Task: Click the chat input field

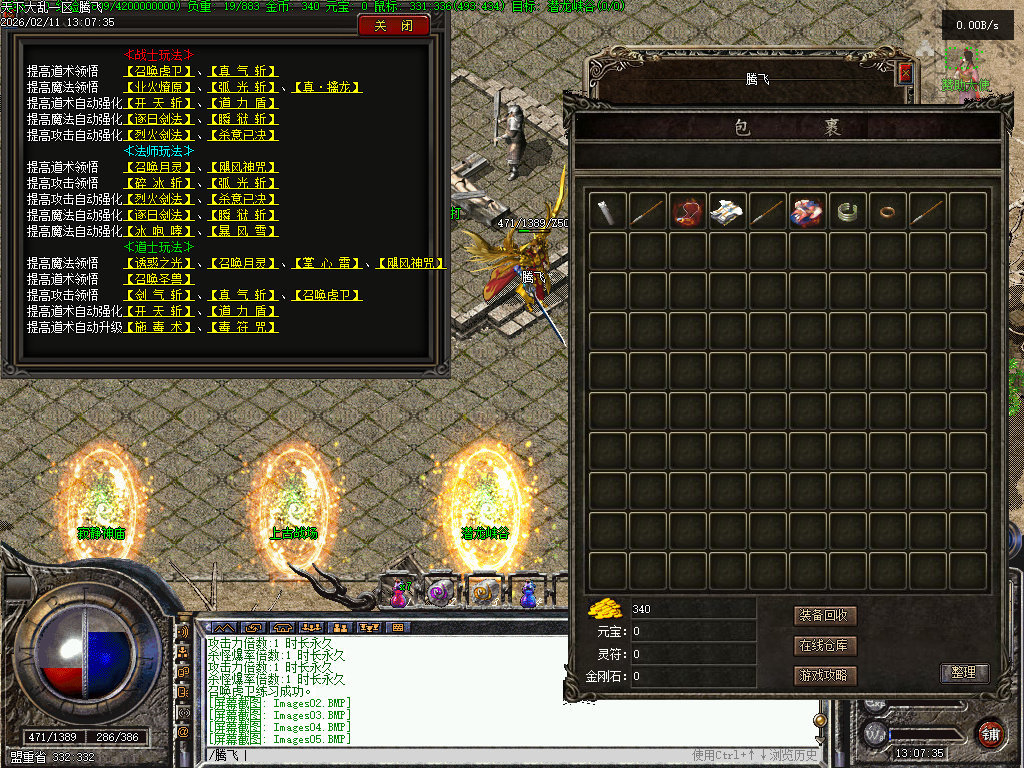Action: pos(450,755)
